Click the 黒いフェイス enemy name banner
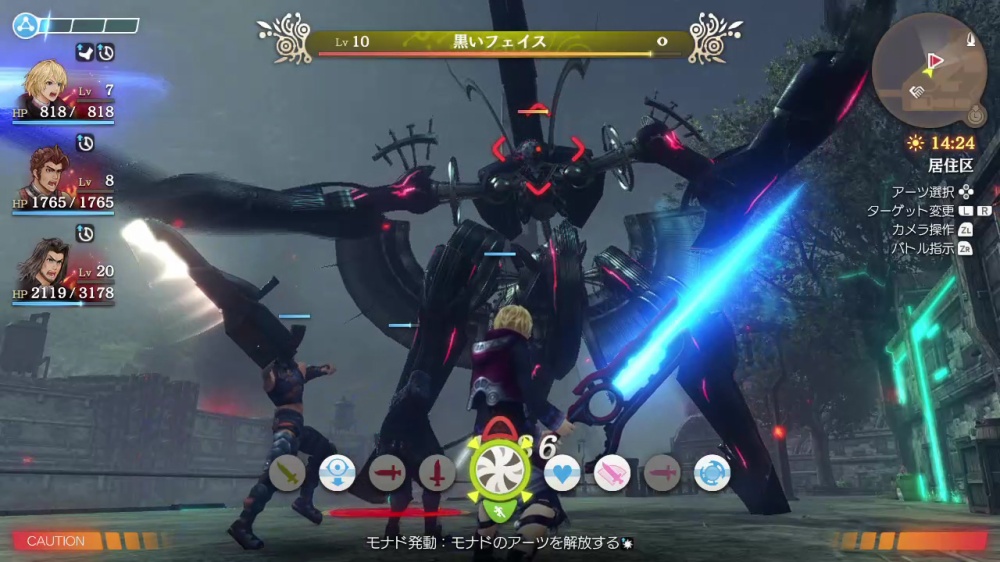 500,42
